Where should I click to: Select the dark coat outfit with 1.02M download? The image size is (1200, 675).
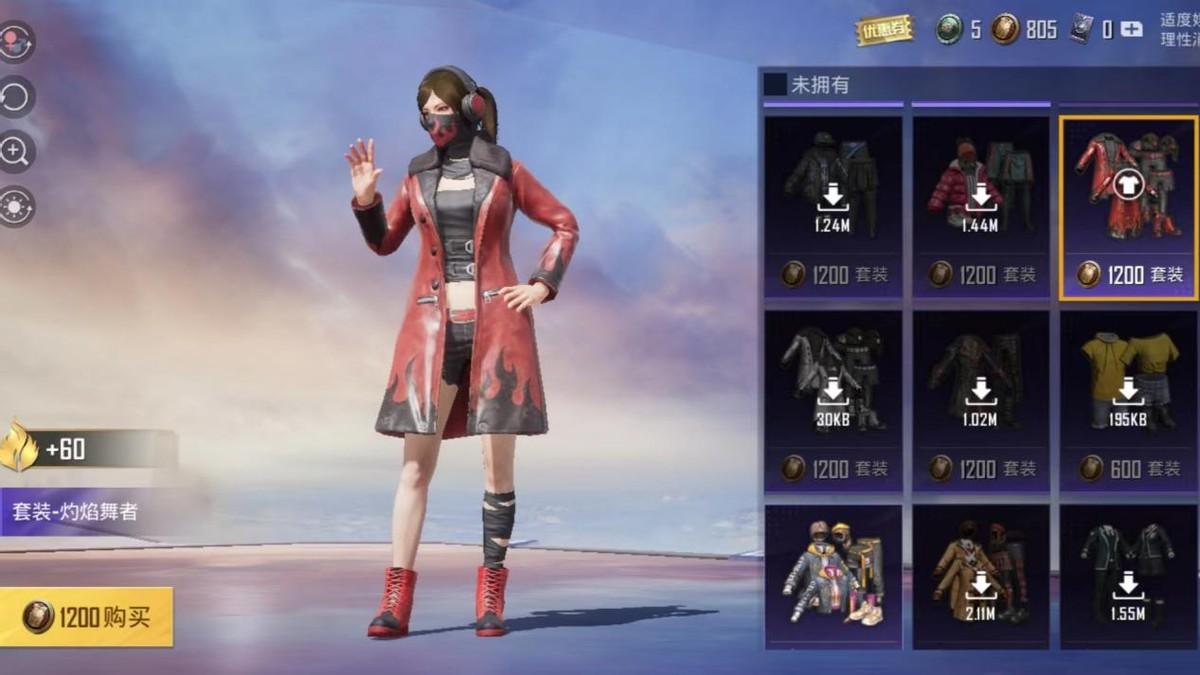point(980,400)
